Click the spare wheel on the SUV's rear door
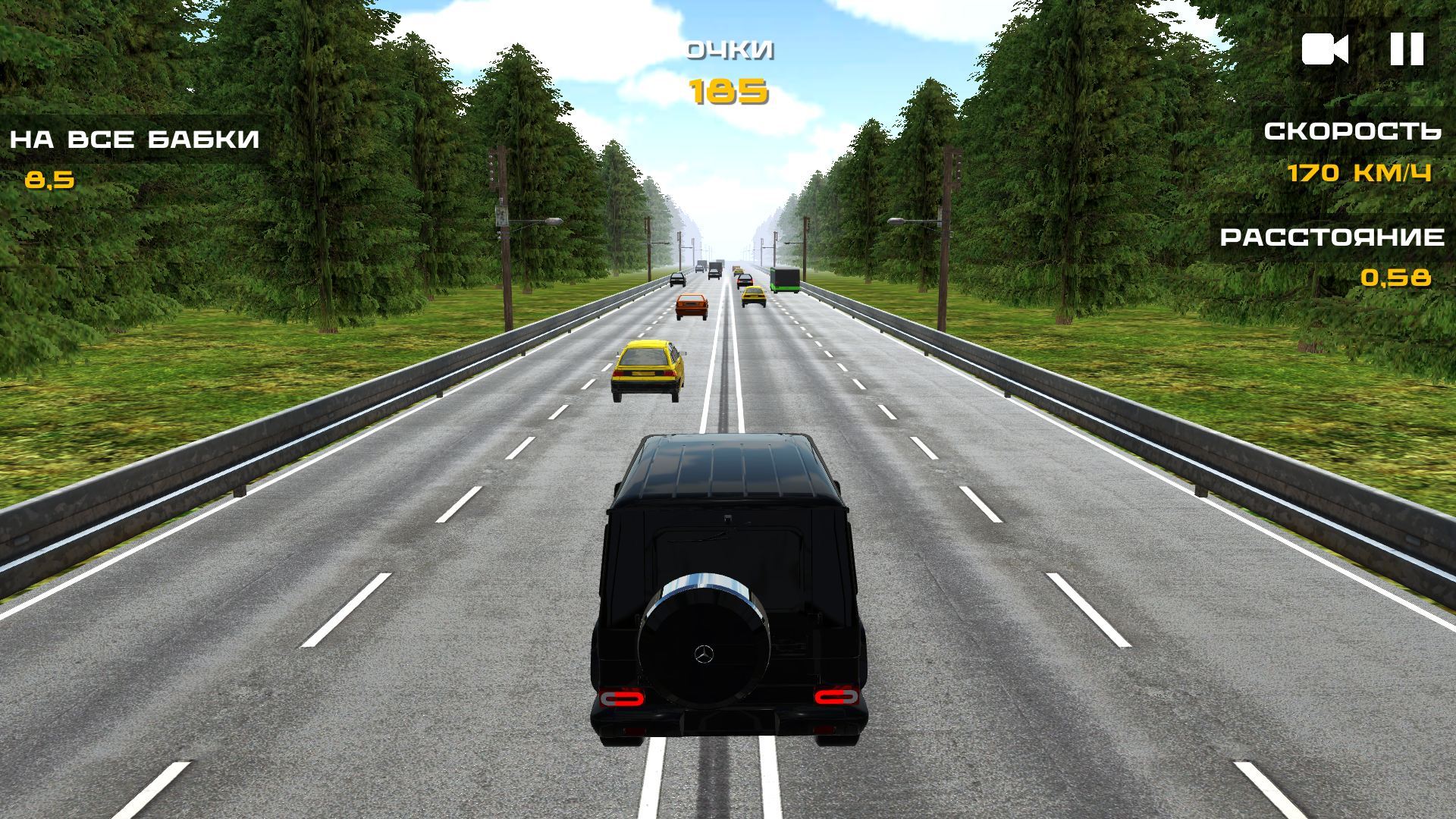The height and width of the screenshot is (819, 1456). 701,648
